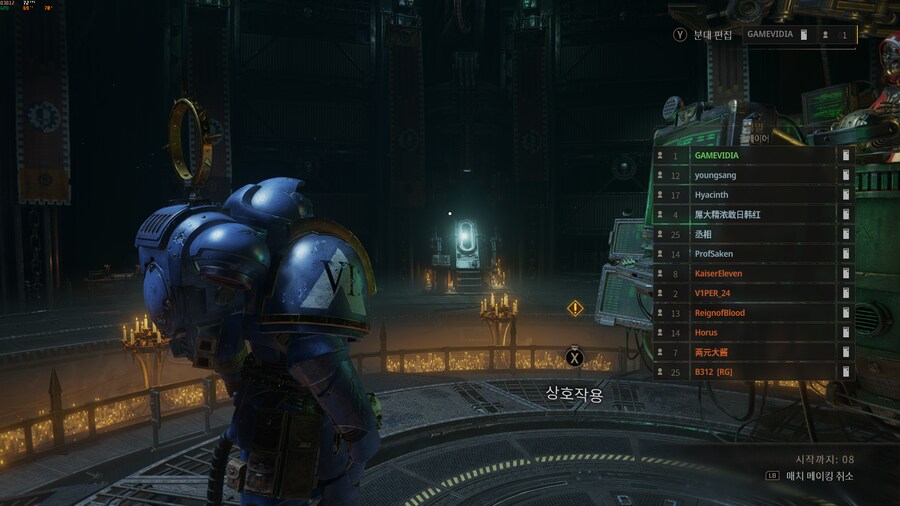Image resolution: width=900 pixels, height=506 pixels.
Task: Open squad edit via 분대 편집 label
Action: pos(714,35)
